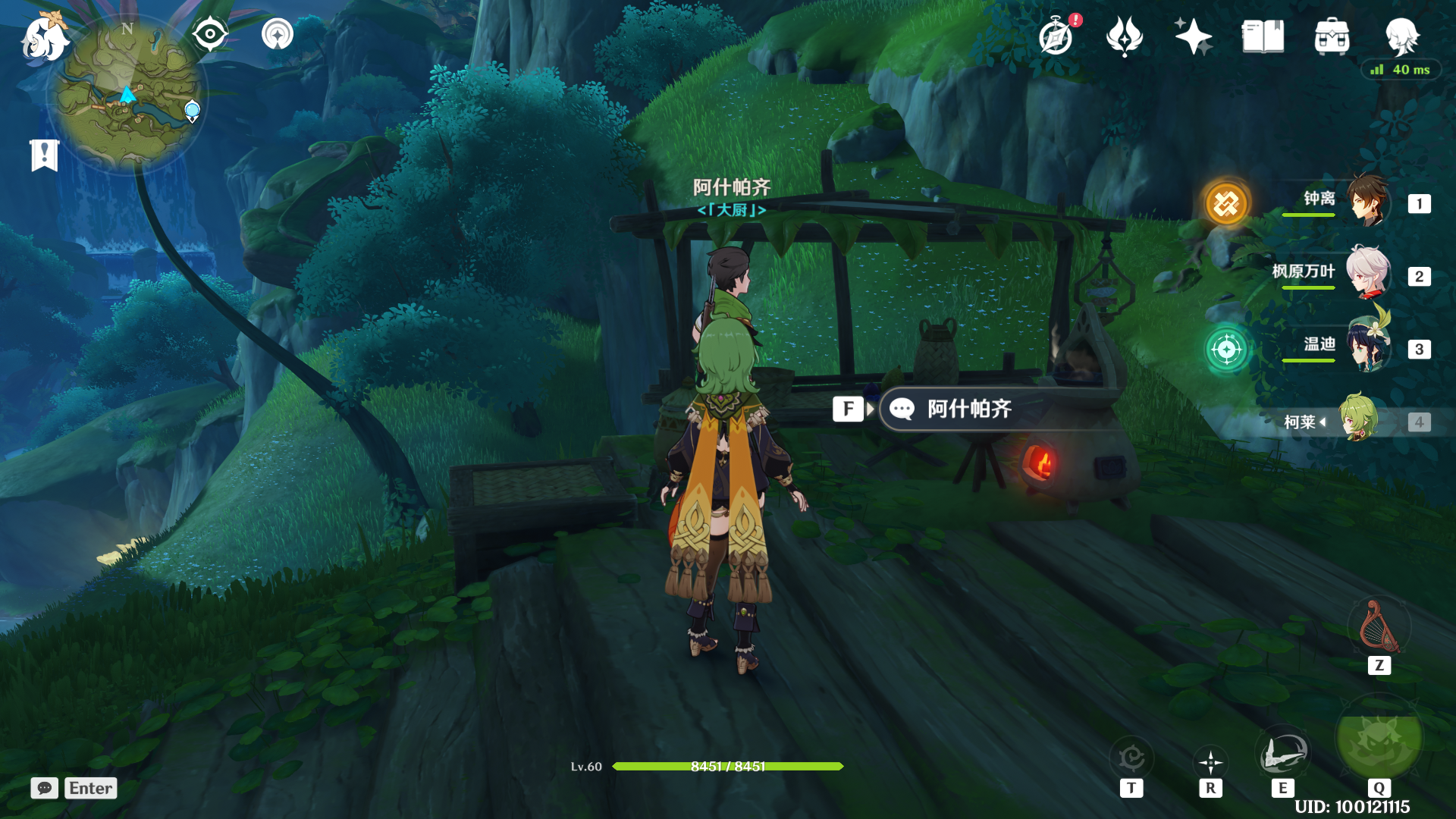
Task: Open the inventory backpack icon
Action: pyautogui.click(x=1332, y=36)
